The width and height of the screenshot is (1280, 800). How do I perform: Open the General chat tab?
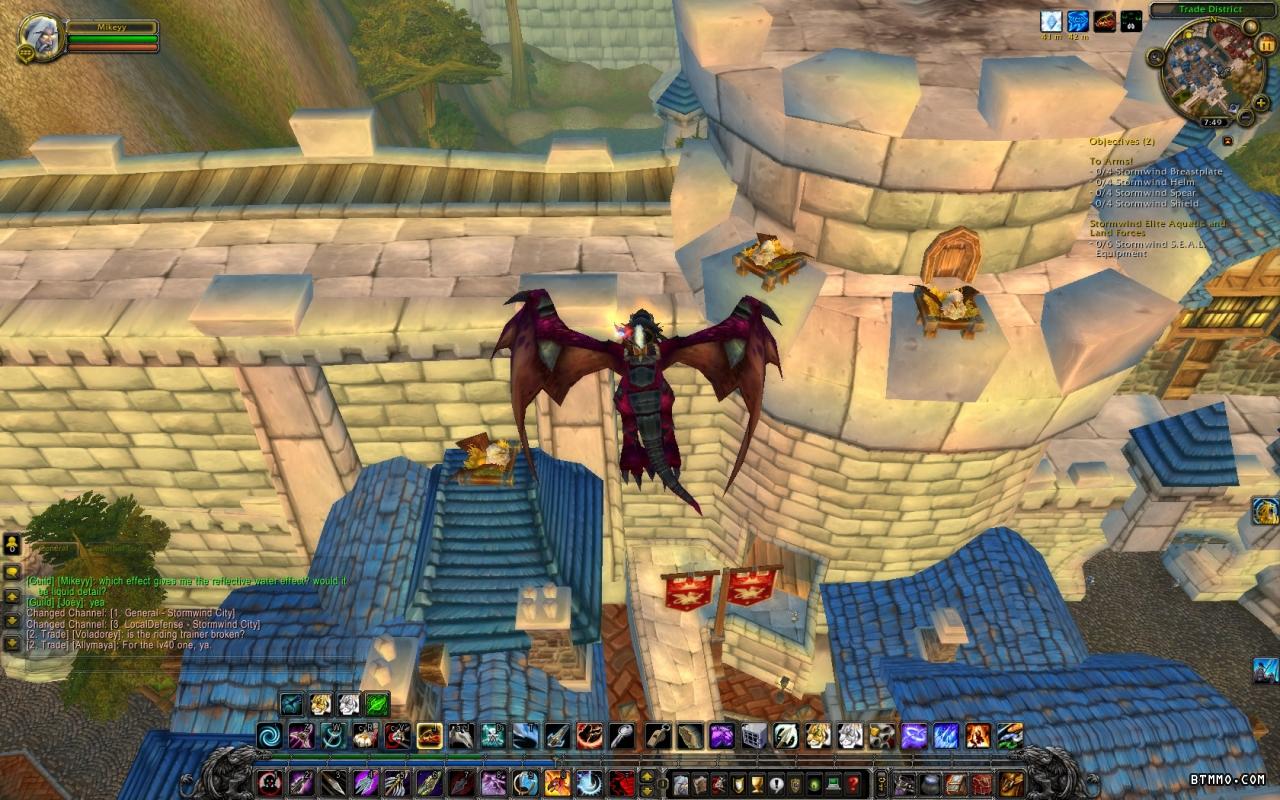[x=48, y=548]
